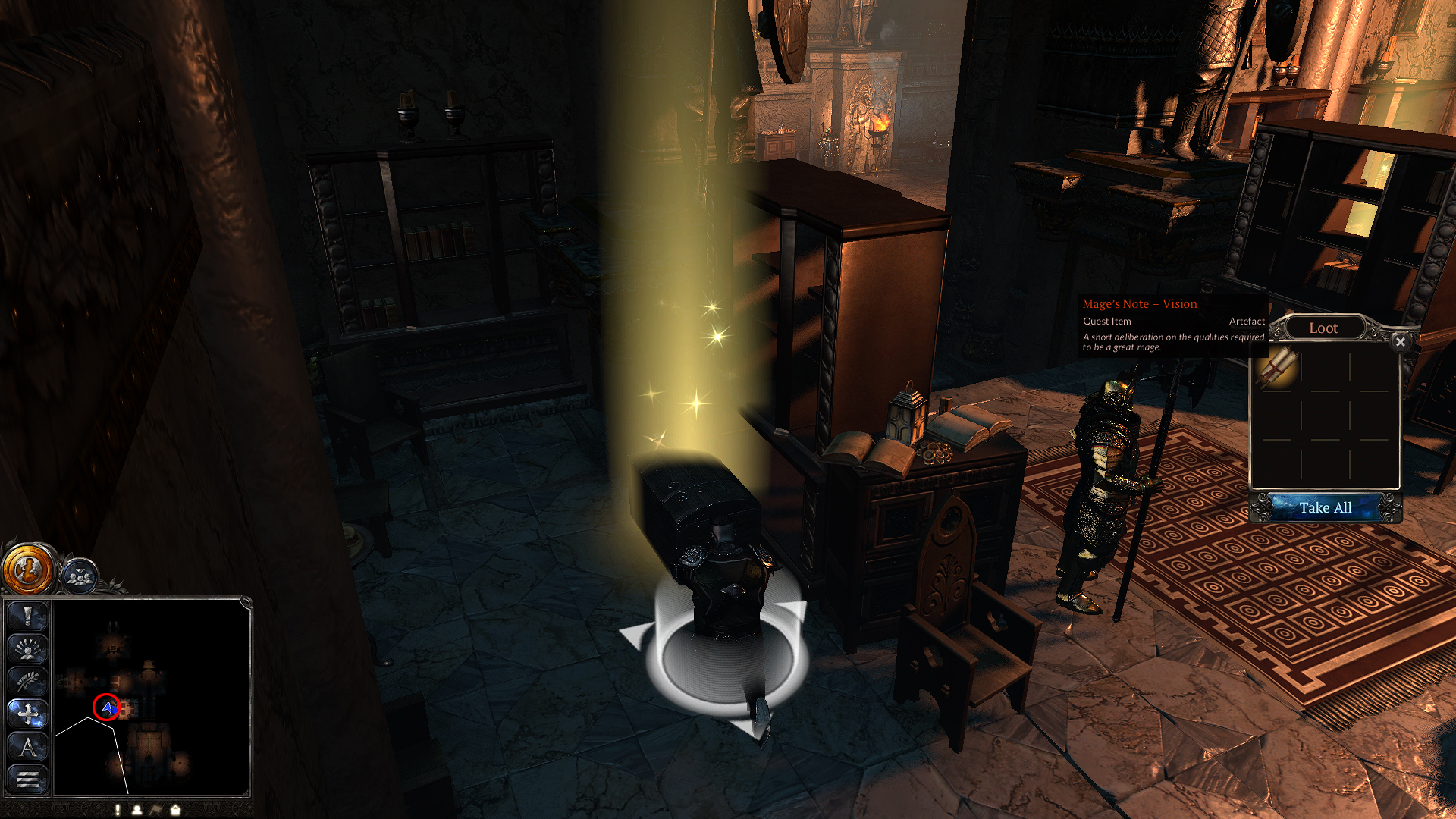Toggle the person filter below the minimap
This screenshot has height=819, width=1456.
coord(137,810)
